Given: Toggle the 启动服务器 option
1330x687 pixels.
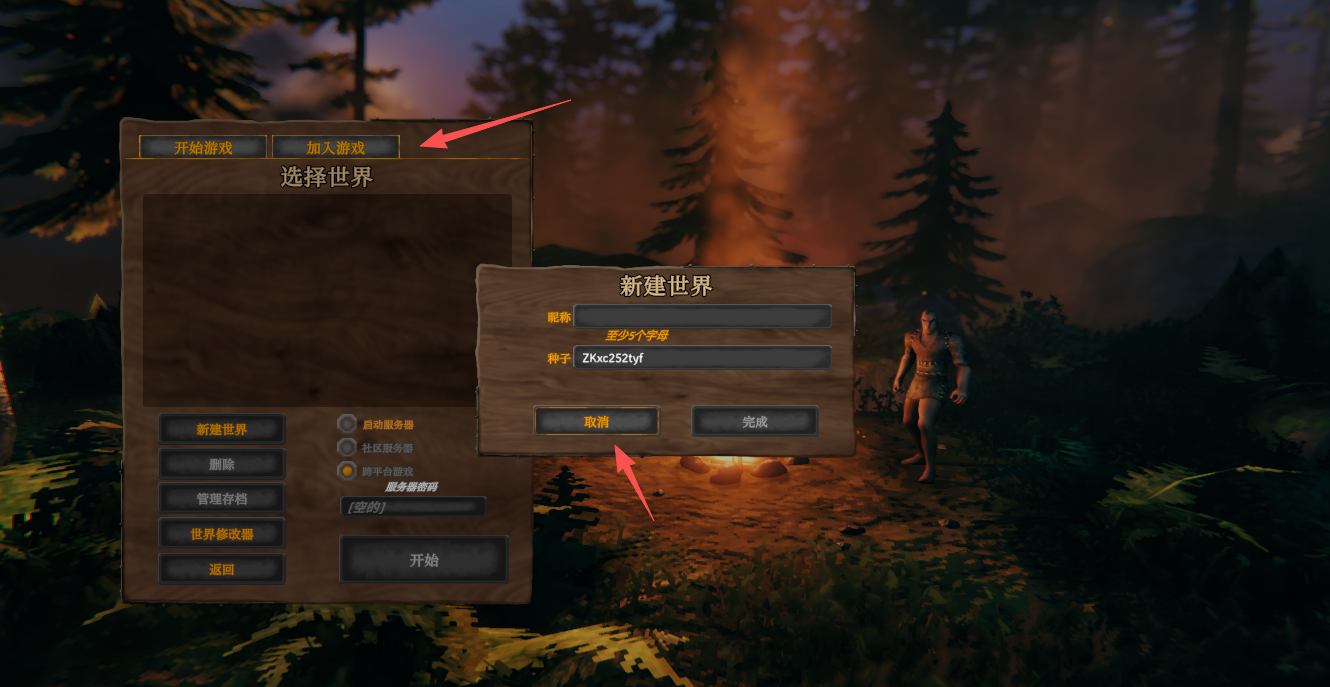Looking at the screenshot, I should click(348, 424).
